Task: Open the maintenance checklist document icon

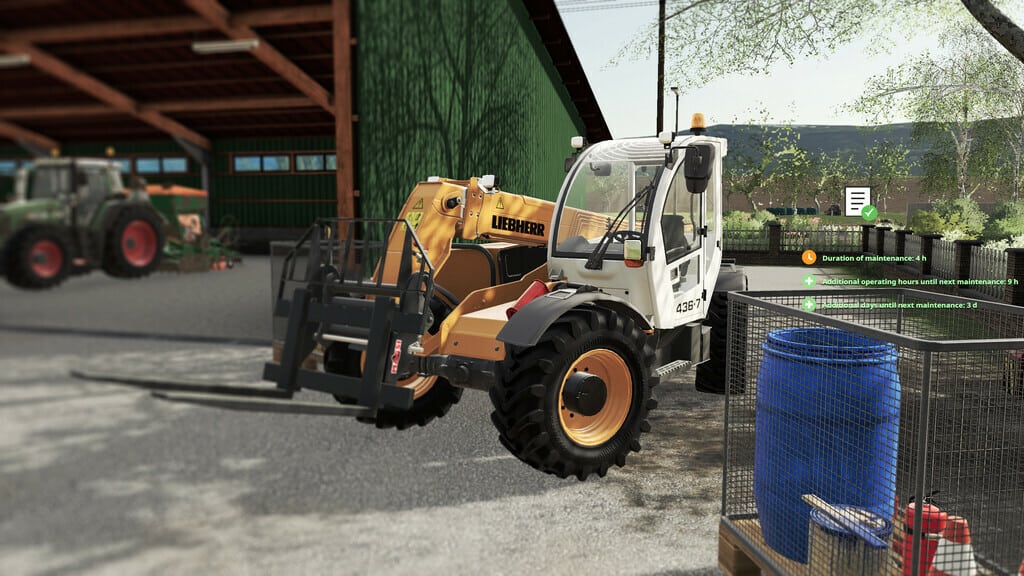Action: point(858,201)
